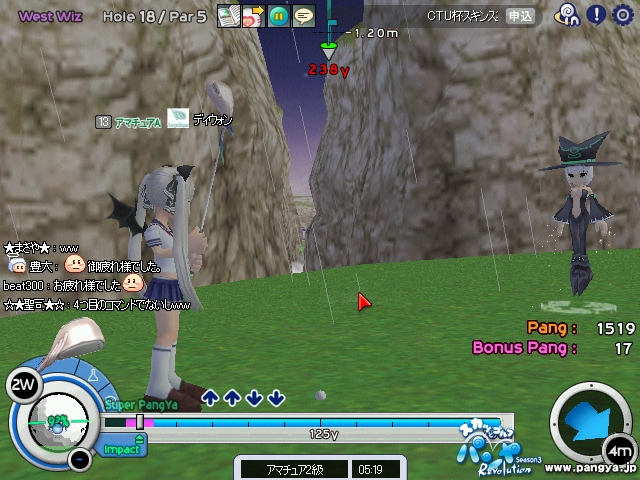This screenshot has width=640, height=480.
Task: Click the 申込 apply button
Action: [520, 16]
